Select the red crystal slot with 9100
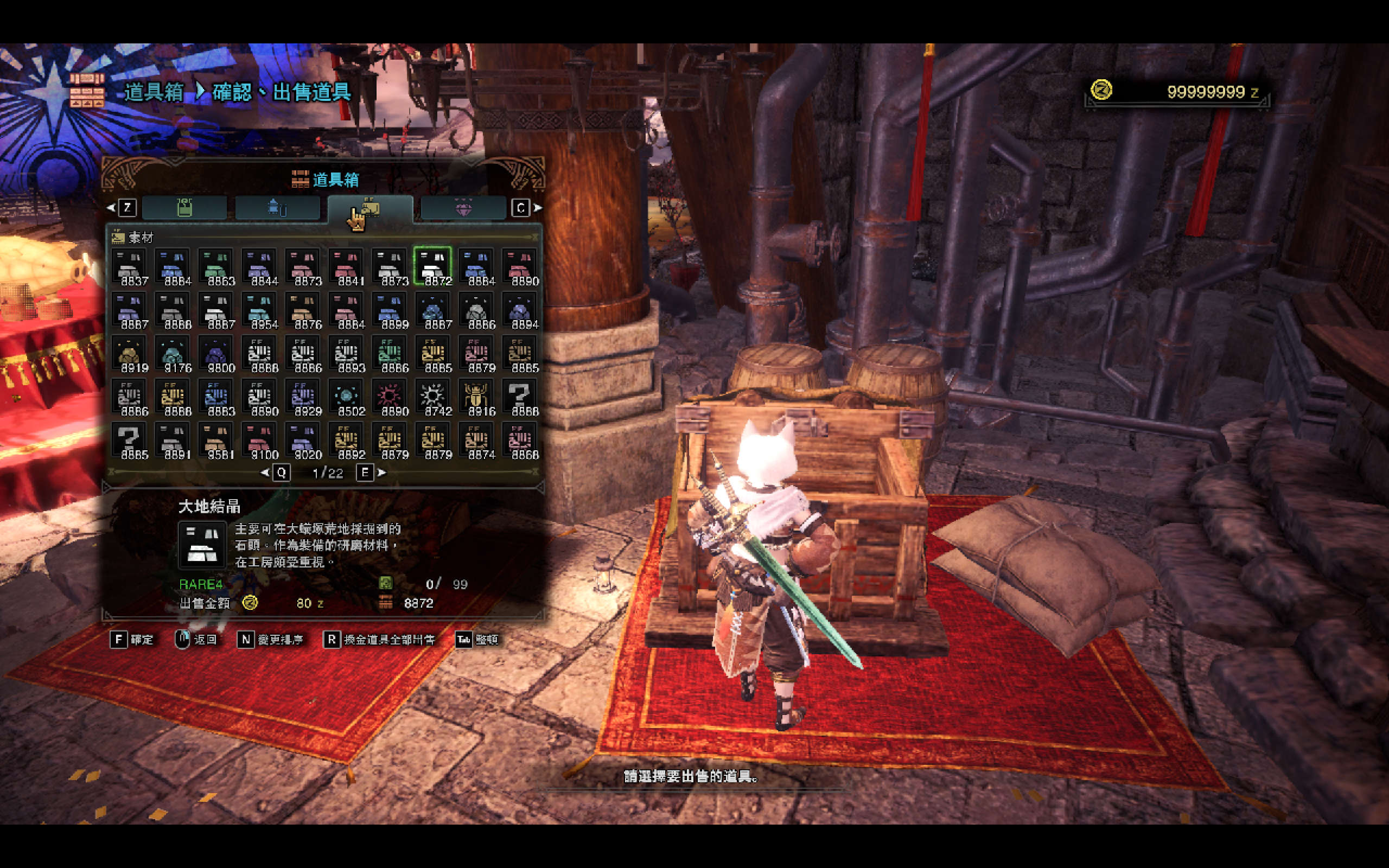 (x=259, y=441)
